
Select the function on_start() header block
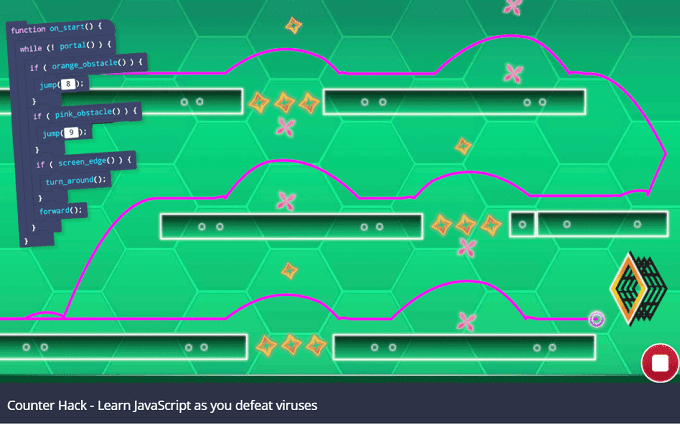pyautogui.click(x=56, y=29)
